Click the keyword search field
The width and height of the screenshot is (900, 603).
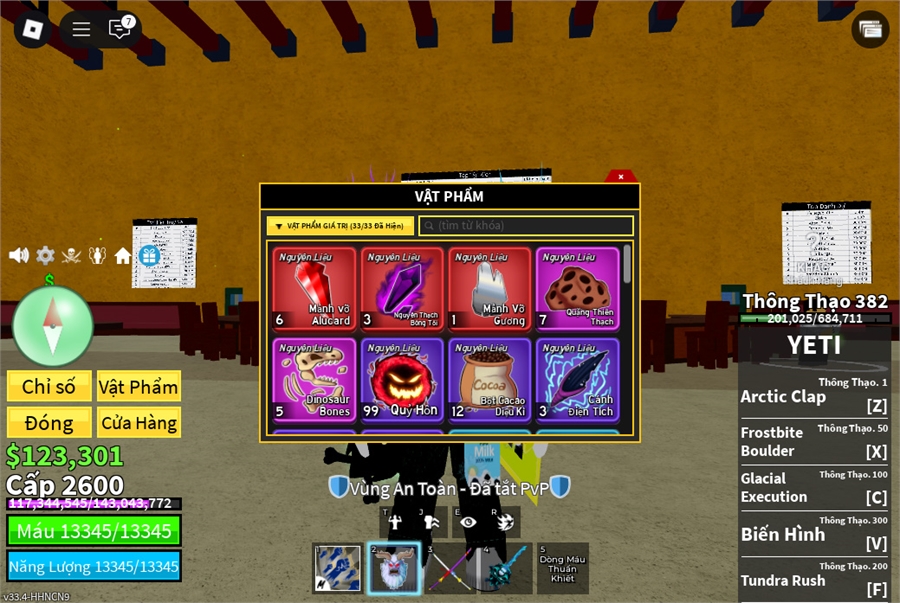(x=526, y=226)
